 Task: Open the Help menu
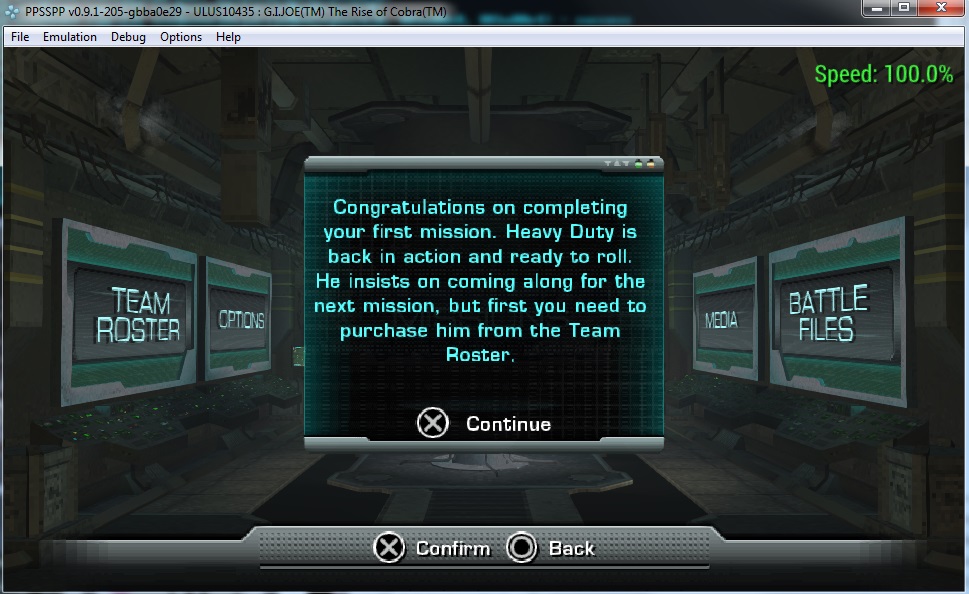[228, 37]
